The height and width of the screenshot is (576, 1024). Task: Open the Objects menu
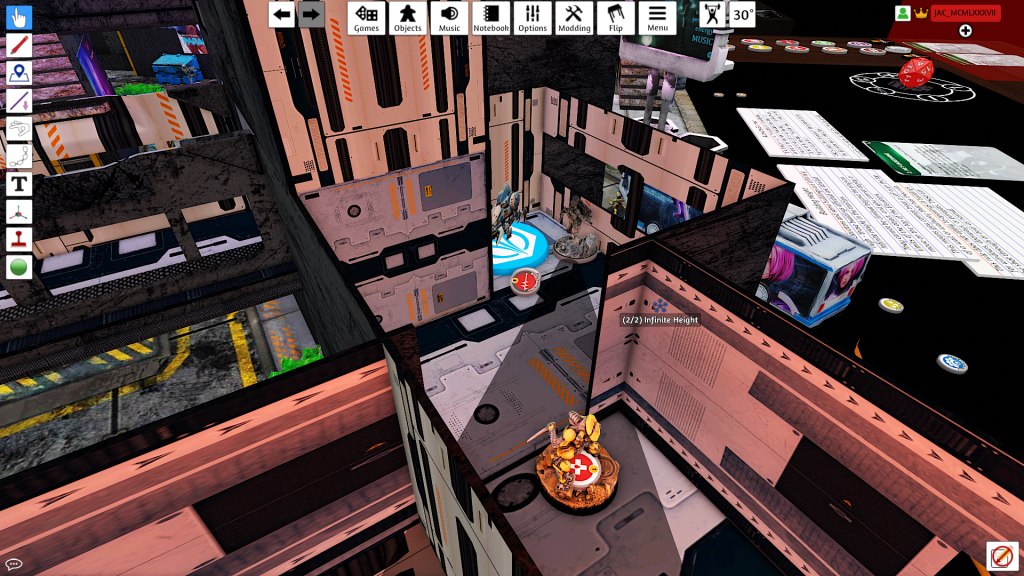pos(407,17)
